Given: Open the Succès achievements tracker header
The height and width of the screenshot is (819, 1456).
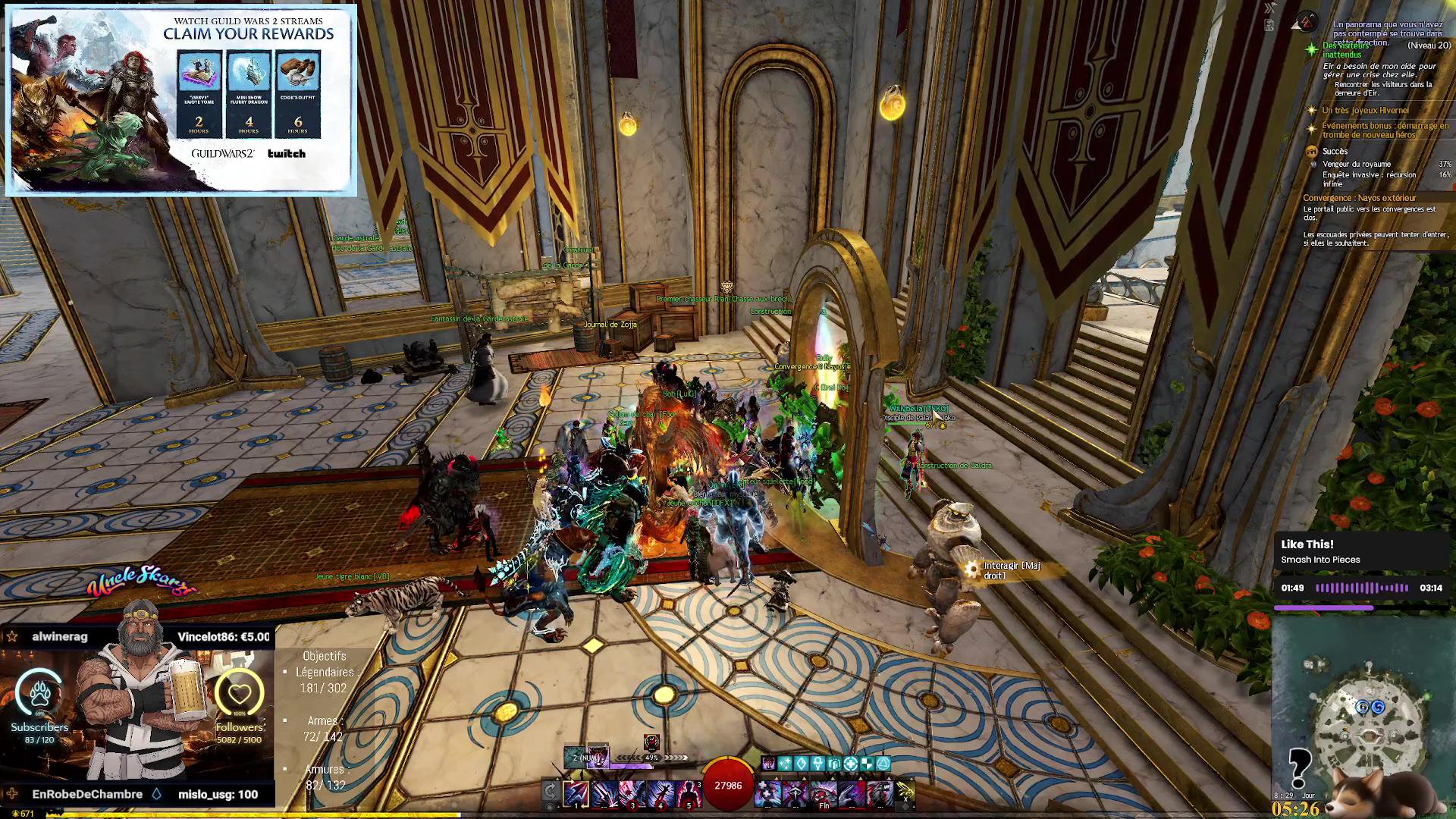Looking at the screenshot, I should pos(1335,152).
